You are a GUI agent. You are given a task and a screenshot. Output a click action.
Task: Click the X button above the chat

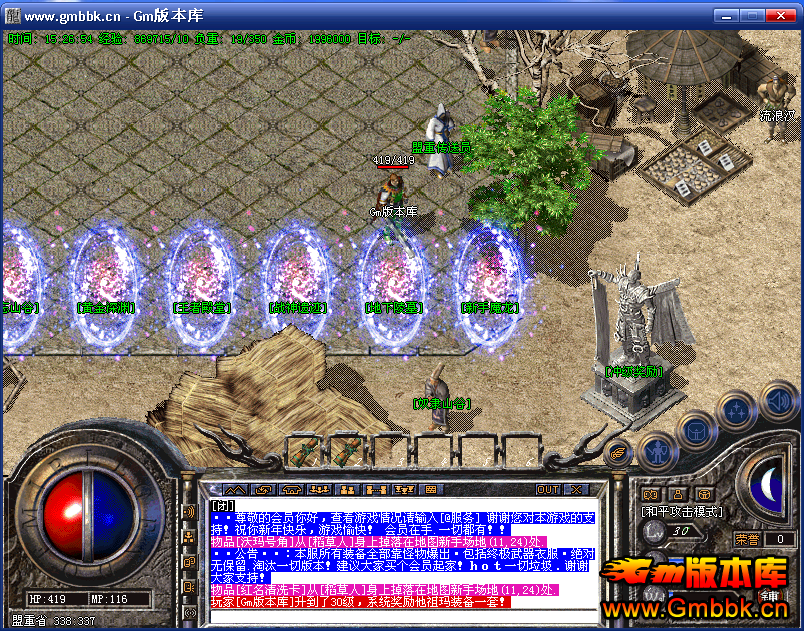click(576, 490)
